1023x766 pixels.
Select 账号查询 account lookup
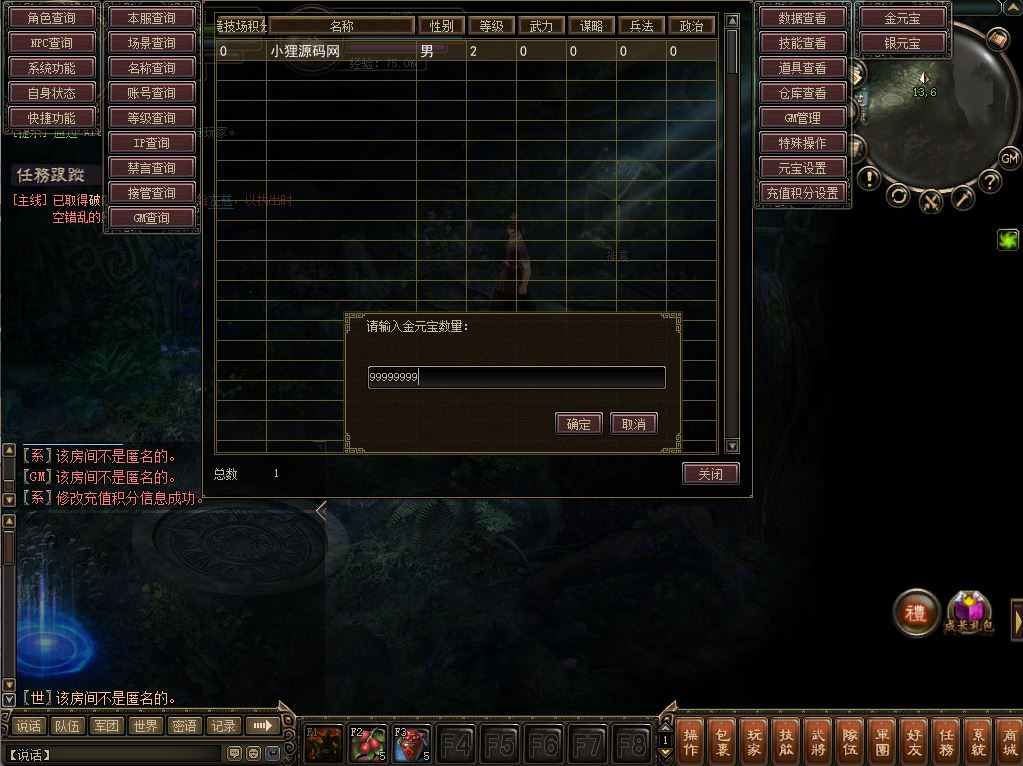tap(152, 93)
